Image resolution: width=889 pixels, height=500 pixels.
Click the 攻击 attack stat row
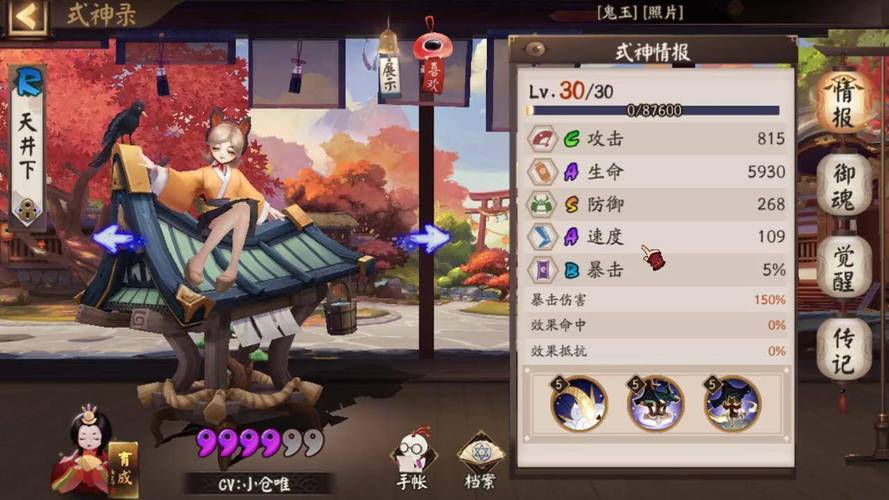(656, 138)
